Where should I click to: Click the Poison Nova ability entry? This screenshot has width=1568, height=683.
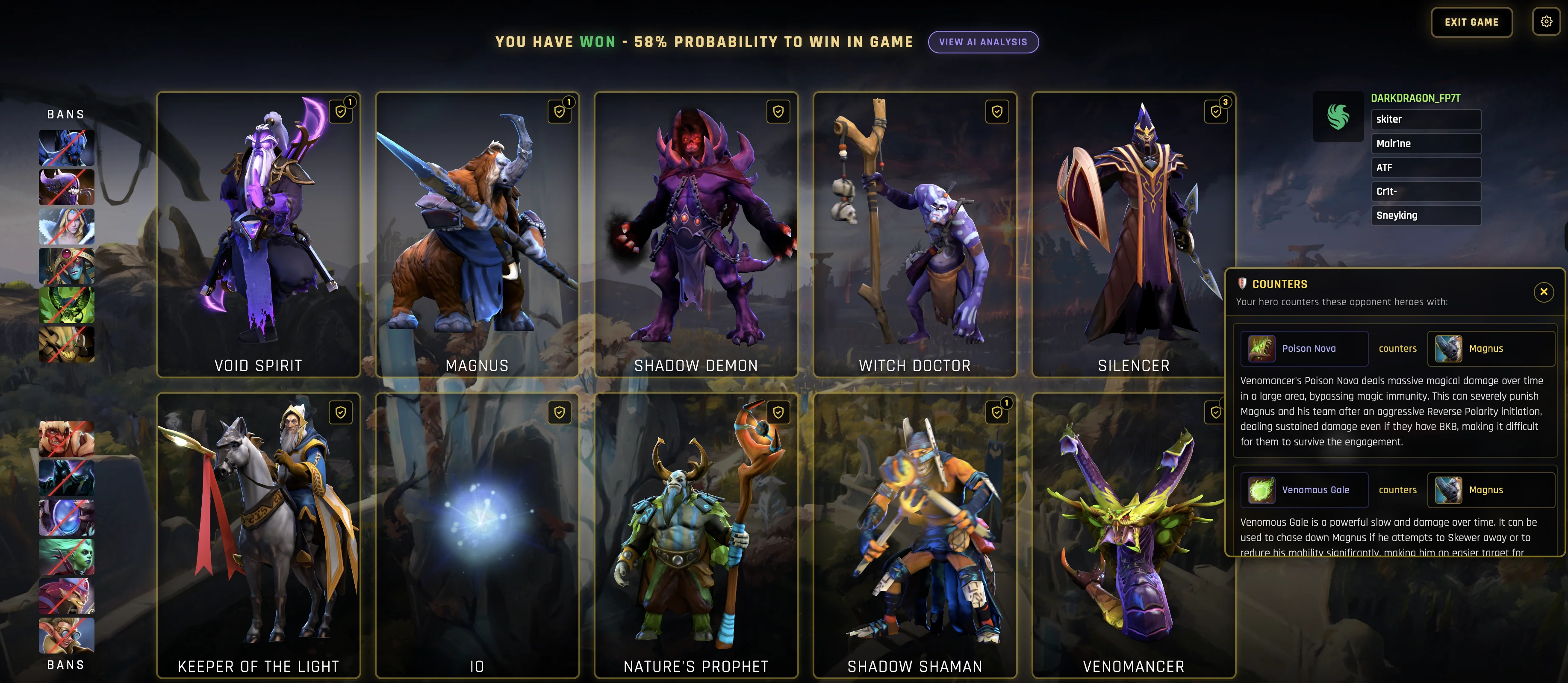coord(1304,349)
